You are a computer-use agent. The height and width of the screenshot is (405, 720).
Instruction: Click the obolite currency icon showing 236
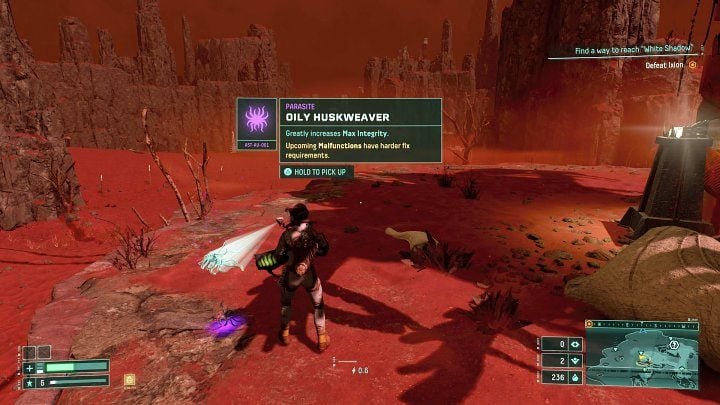(574, 377)
